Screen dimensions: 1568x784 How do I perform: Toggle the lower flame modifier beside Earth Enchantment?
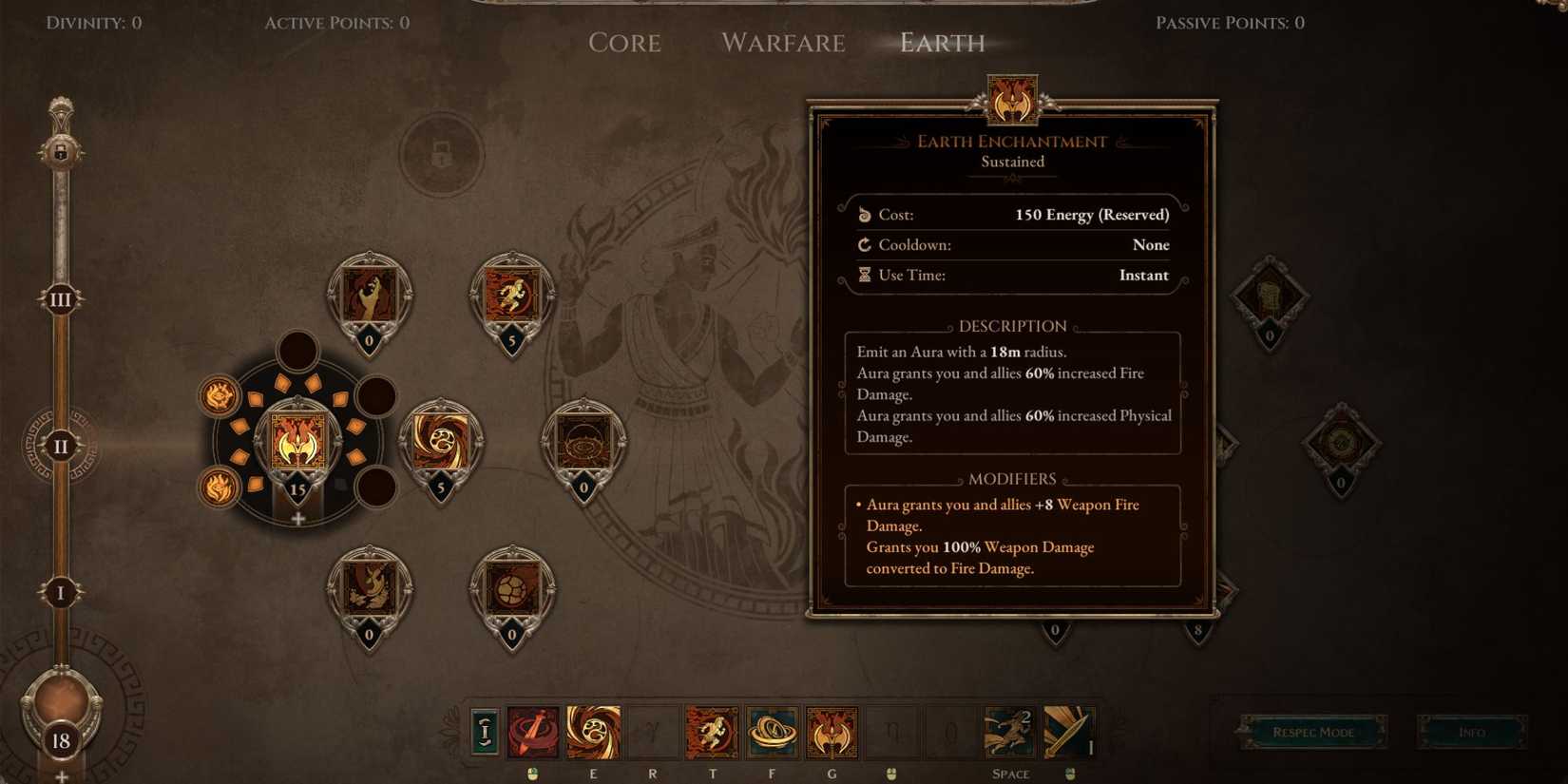coord(217,488)
